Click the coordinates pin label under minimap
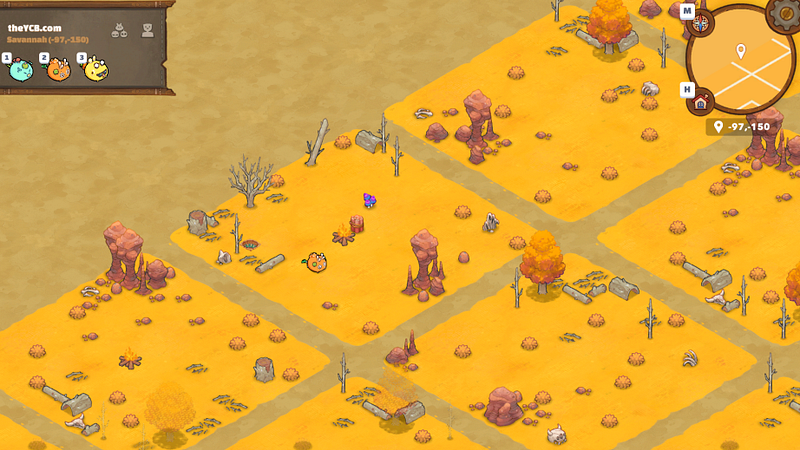 click(743, 127)
